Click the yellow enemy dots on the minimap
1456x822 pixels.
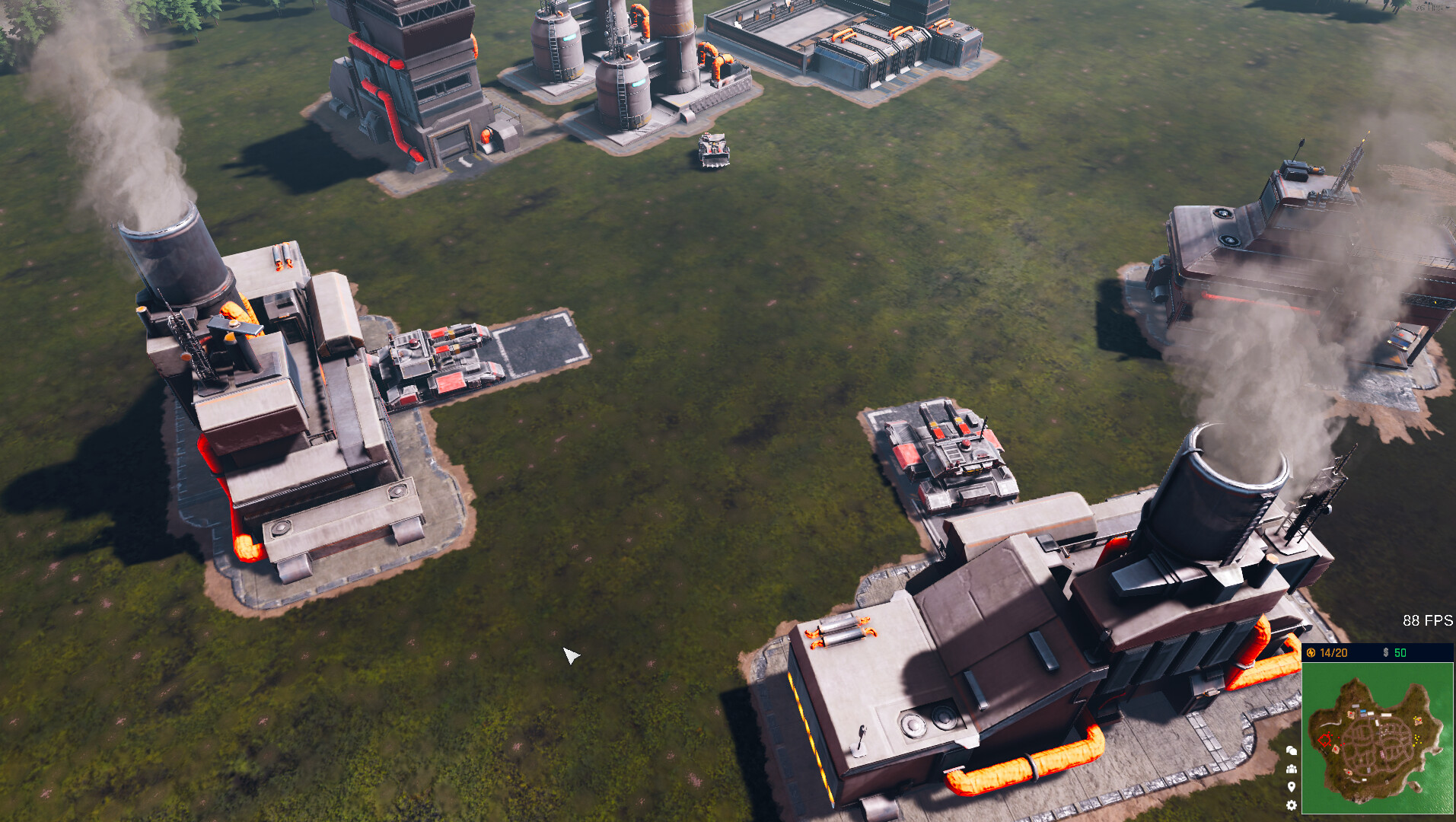[x=1417, y=739]
